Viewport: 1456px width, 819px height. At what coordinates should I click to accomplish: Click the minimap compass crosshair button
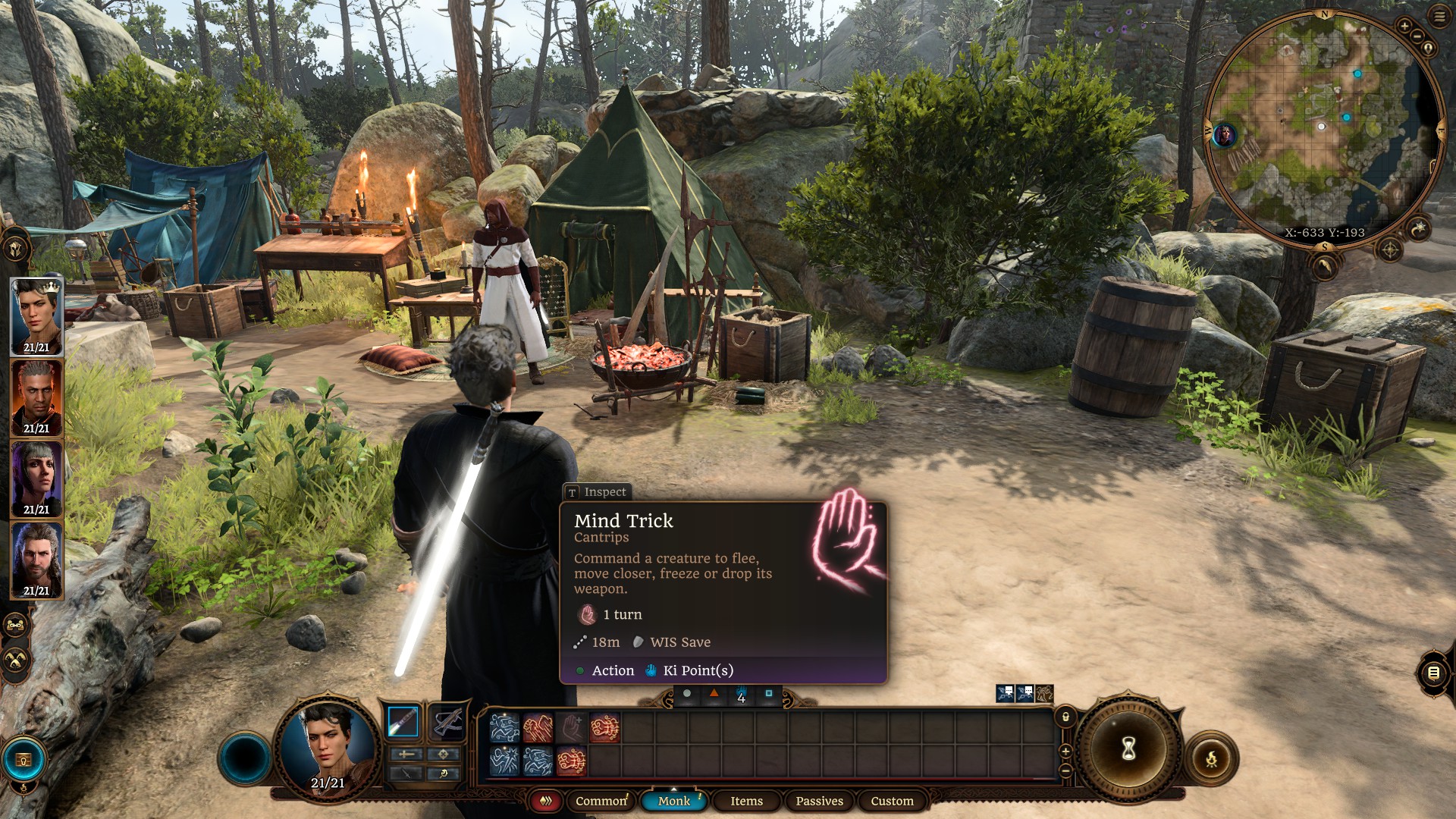point(1390,249)
